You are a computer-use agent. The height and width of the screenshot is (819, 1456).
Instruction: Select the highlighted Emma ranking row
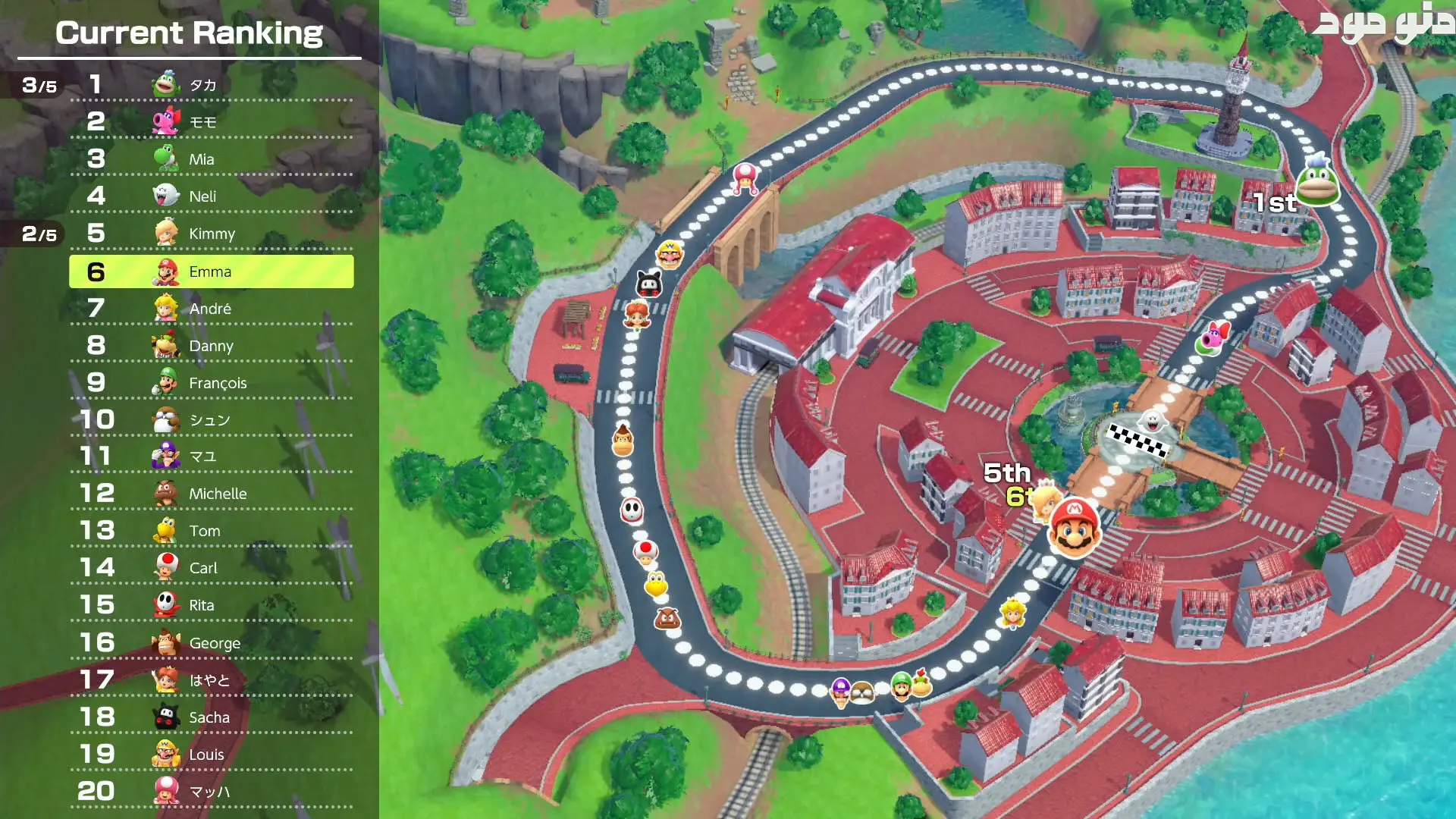click(211, 271)
